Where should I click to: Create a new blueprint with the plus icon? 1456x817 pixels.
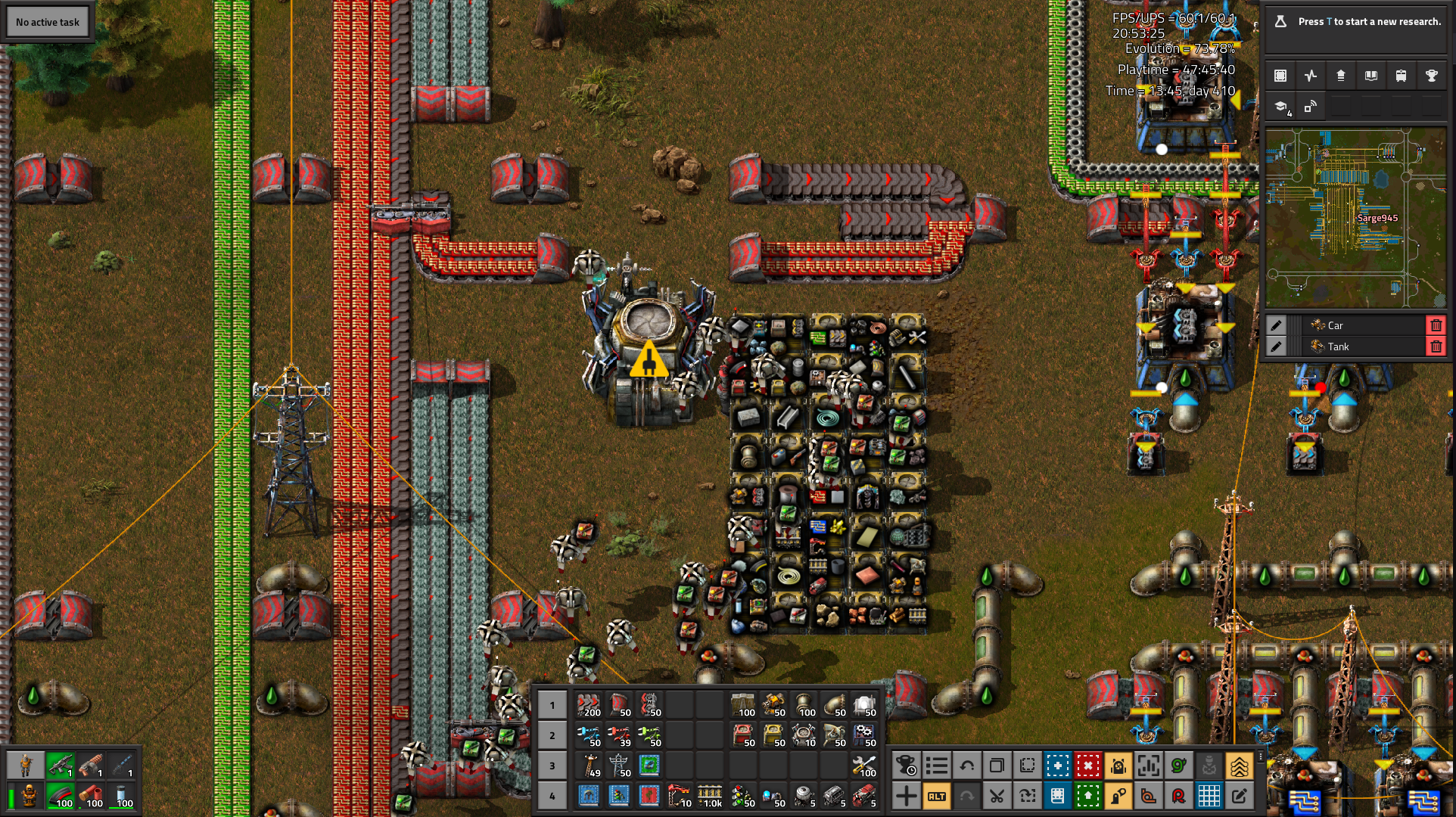(1058, 766)
